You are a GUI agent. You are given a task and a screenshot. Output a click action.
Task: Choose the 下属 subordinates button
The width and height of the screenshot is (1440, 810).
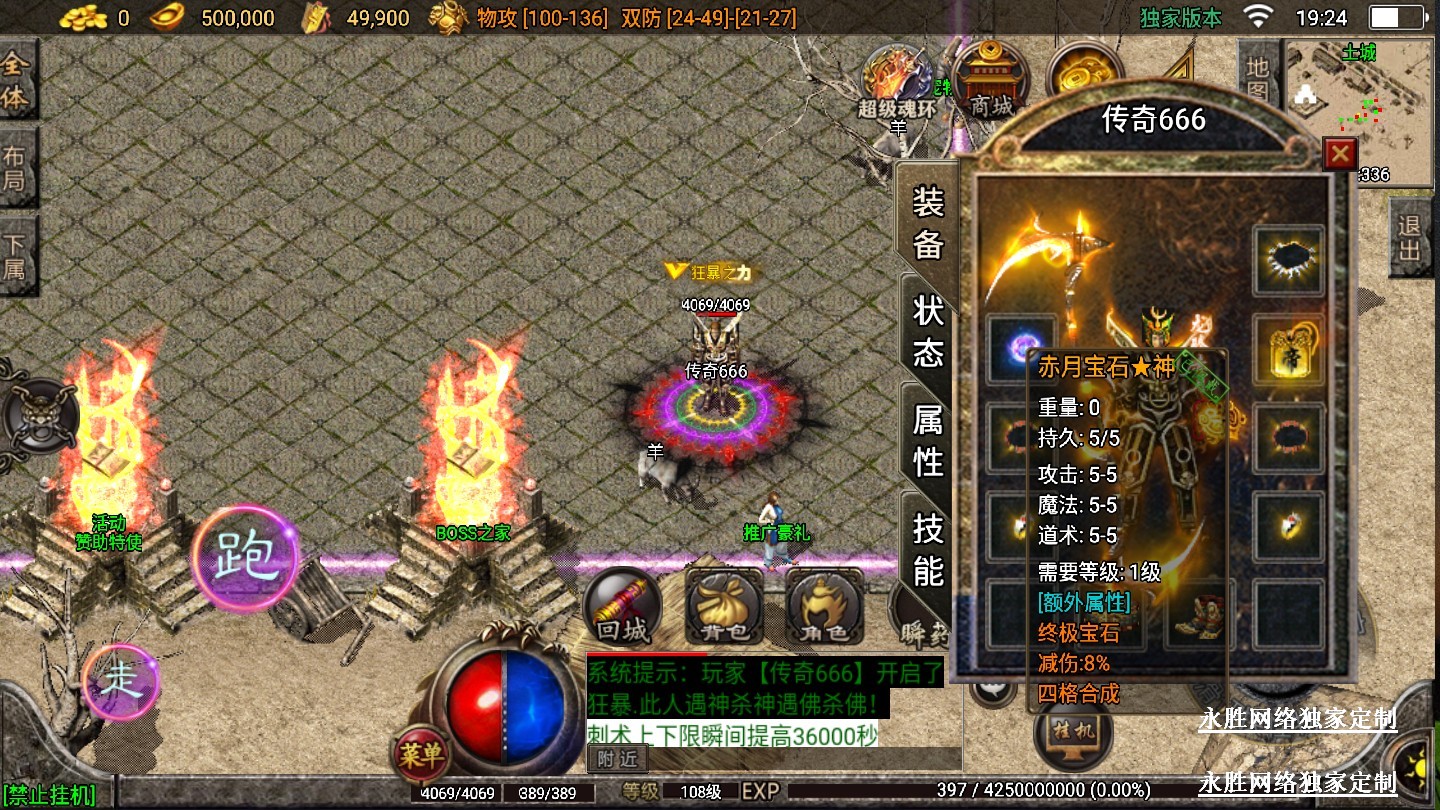(17, 257)
